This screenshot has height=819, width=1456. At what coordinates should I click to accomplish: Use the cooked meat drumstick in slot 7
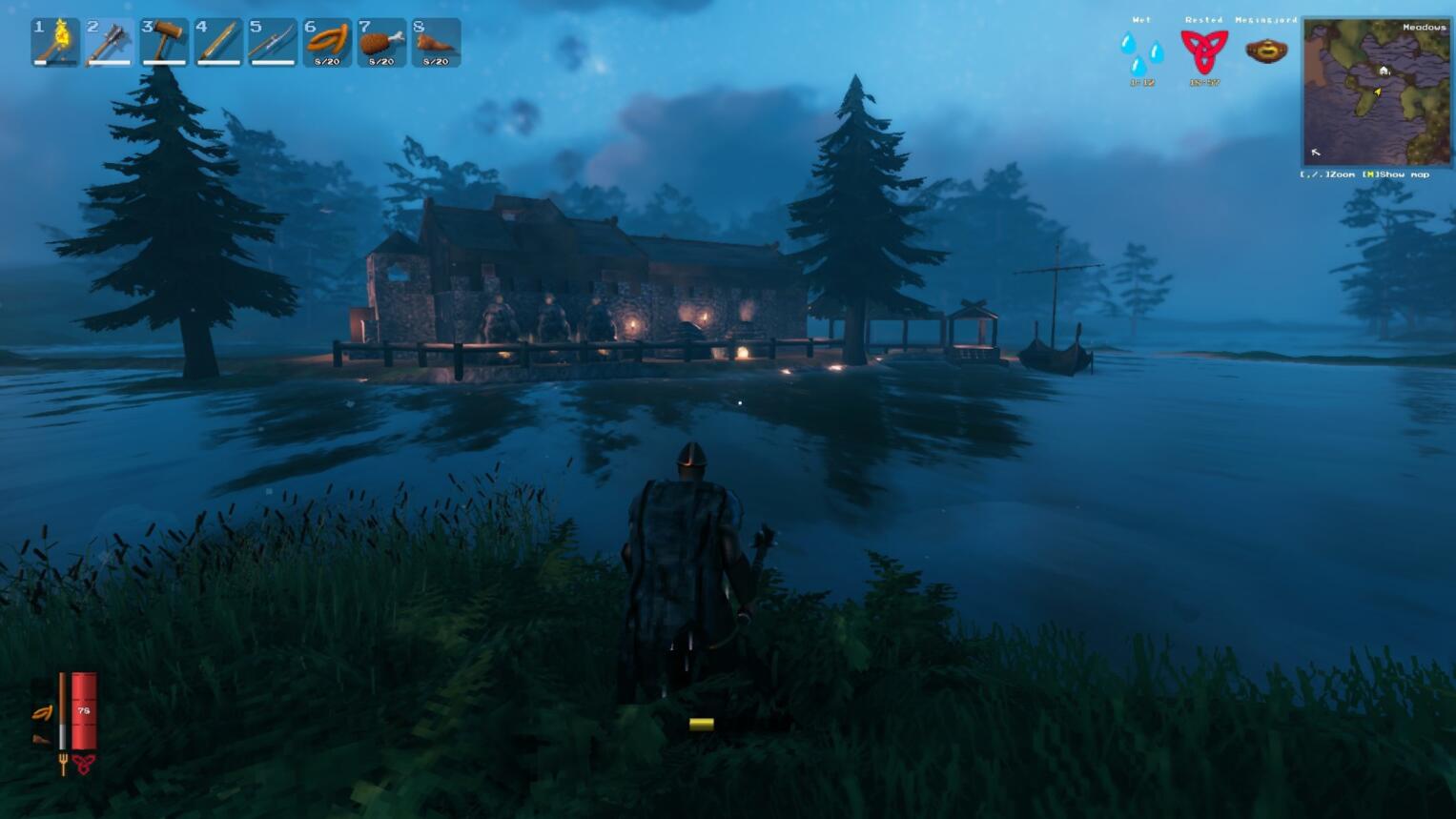pos(381,42)
